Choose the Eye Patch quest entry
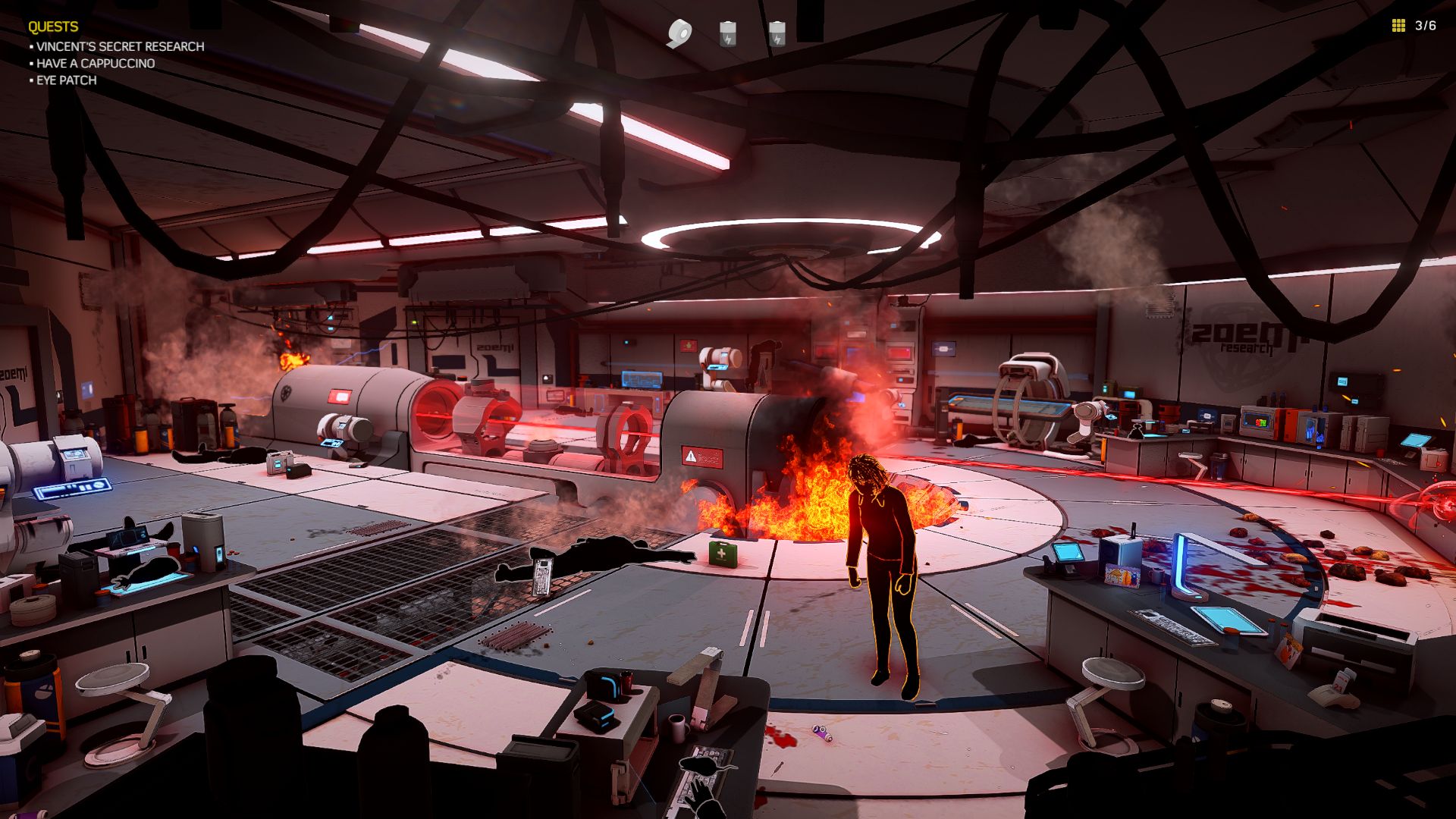Viewport: 1456px width, 819px height. [x=66, y=80]
